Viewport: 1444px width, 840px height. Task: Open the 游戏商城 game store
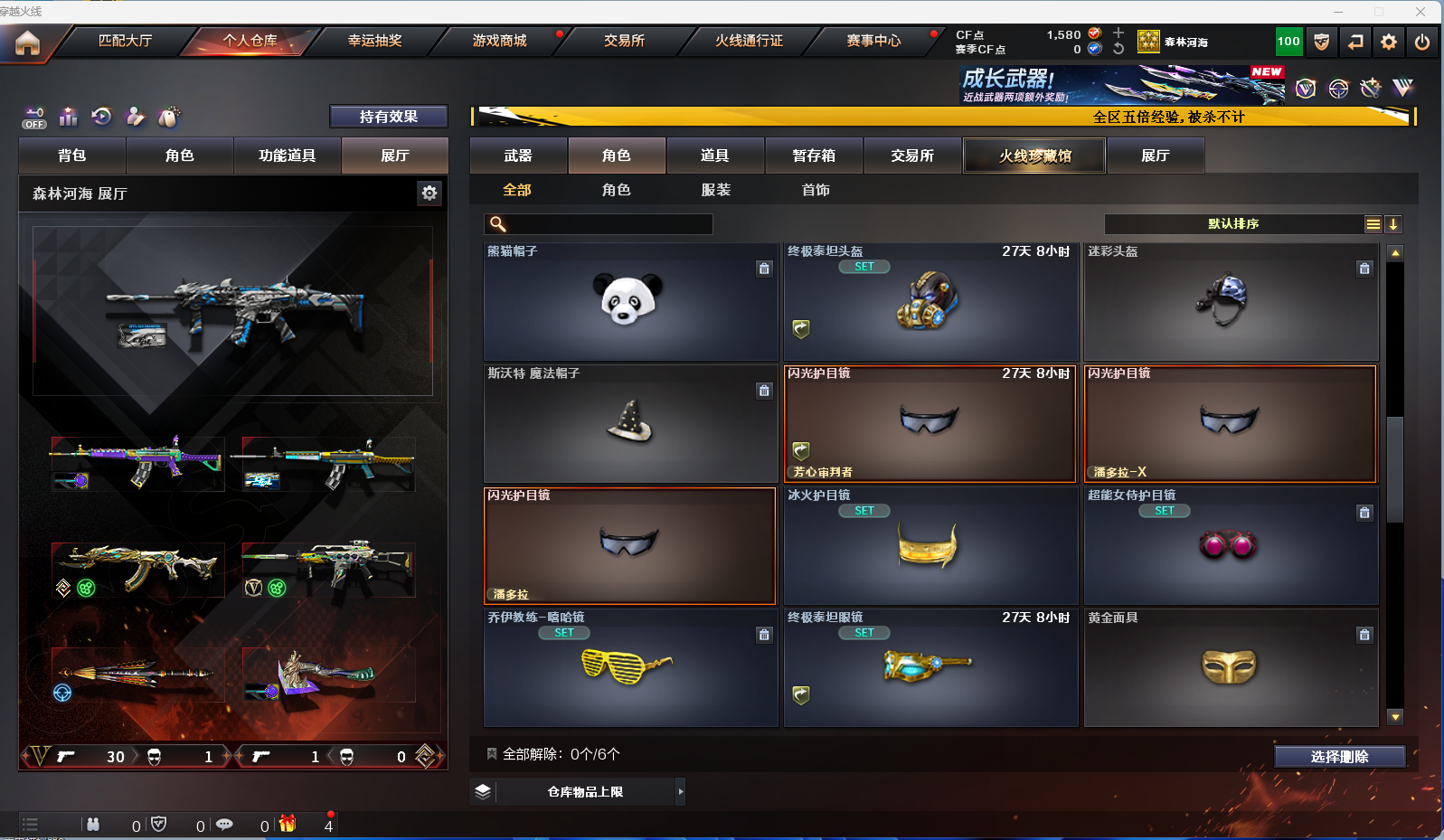tap(499, 41)
